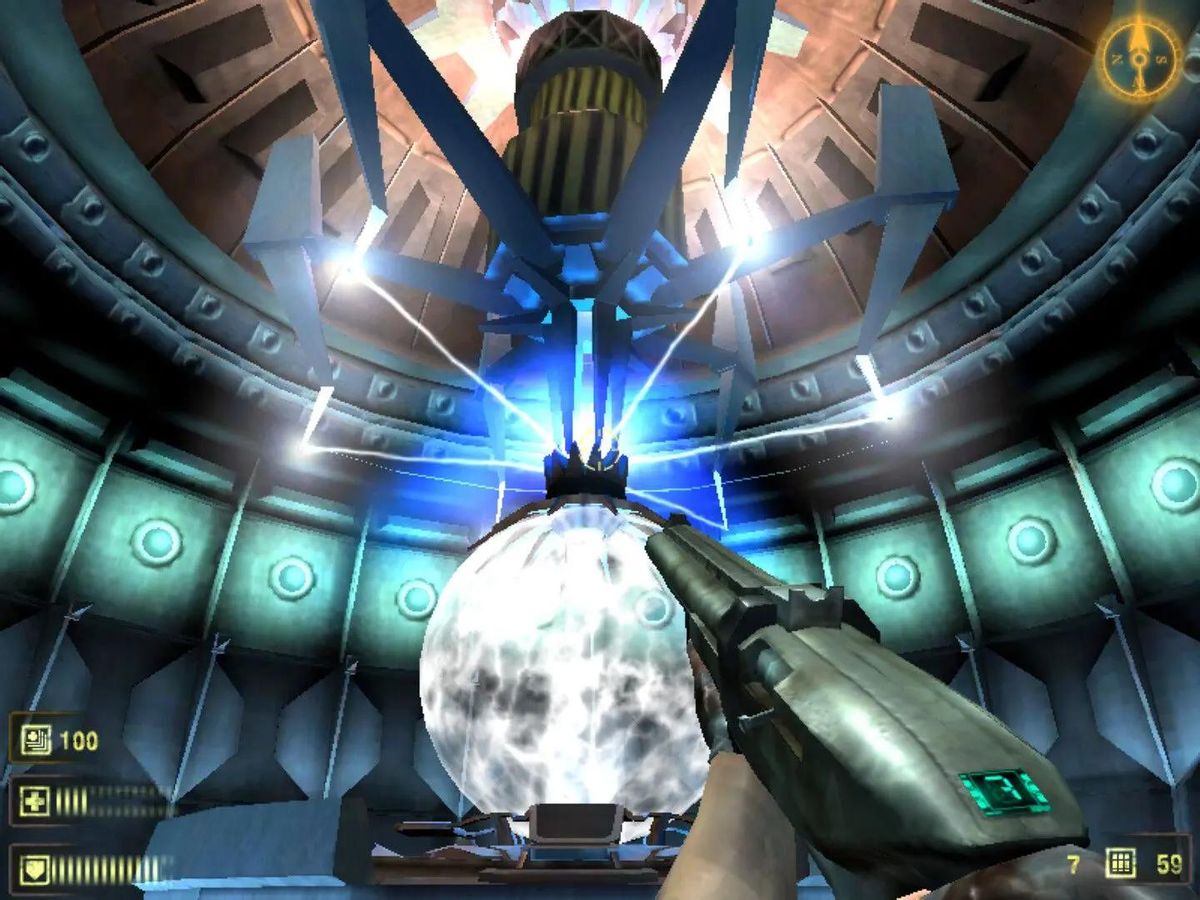Select the ammo clip icon
The width and height of the screenshot is (1200, 900).
coord(1120,864)
